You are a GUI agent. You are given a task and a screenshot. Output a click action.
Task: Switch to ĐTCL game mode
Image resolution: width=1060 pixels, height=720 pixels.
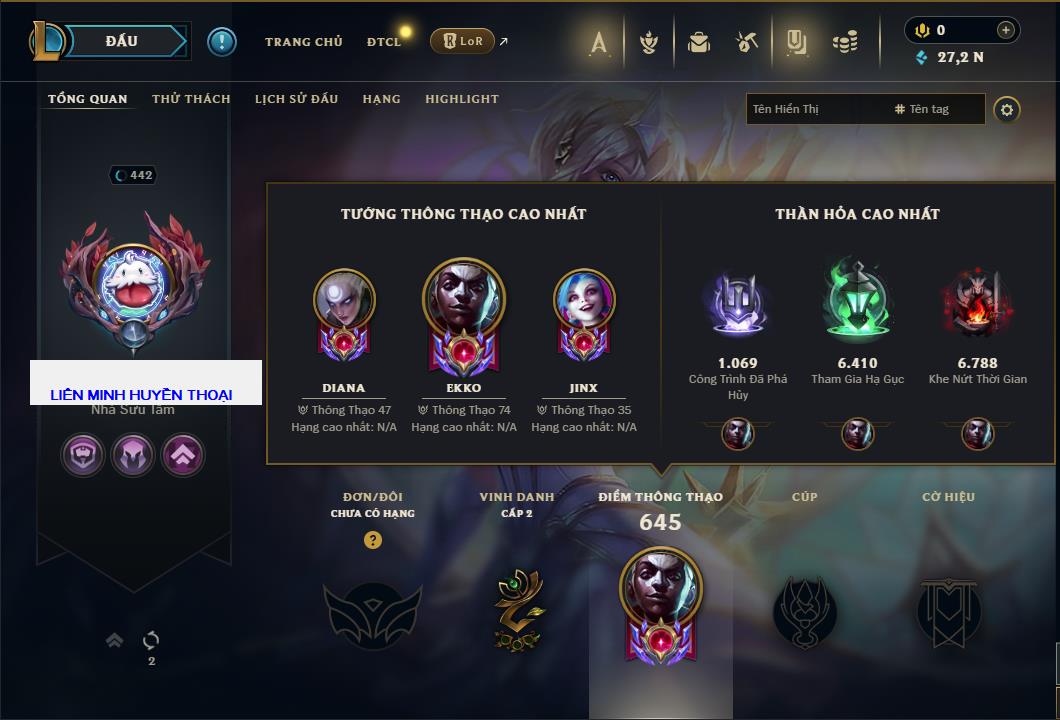384,42
